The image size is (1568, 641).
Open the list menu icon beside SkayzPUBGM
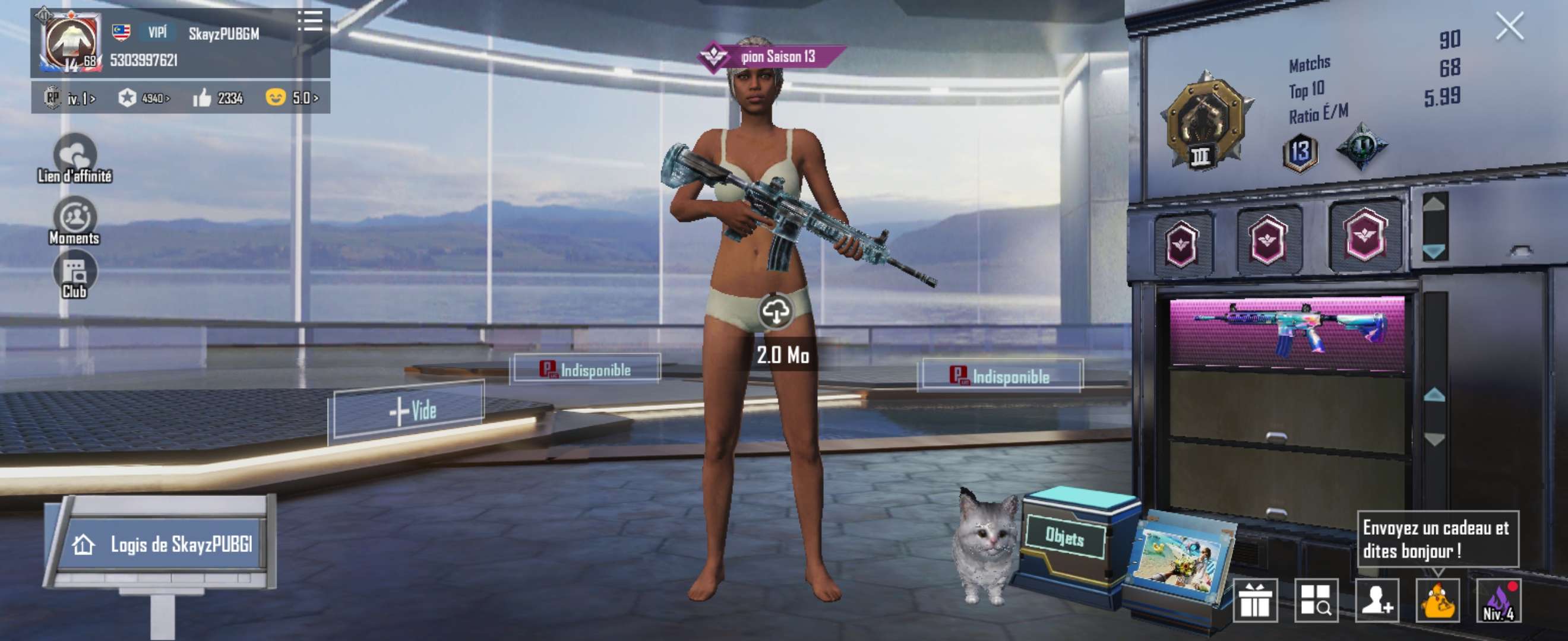click(x=310, y=21)
